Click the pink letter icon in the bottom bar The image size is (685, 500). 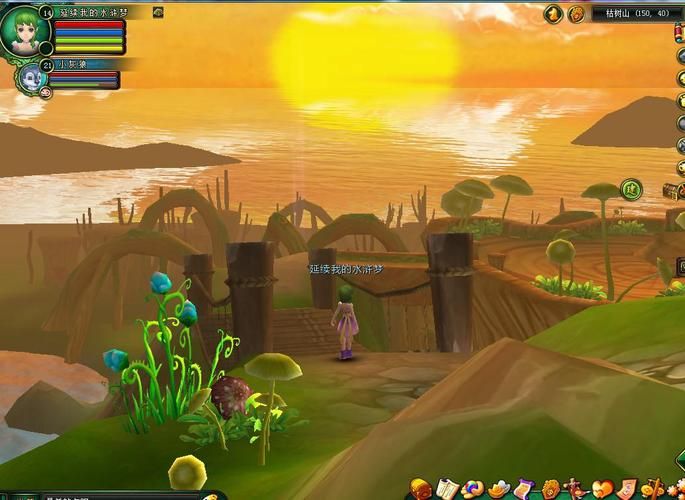[627, 489]
